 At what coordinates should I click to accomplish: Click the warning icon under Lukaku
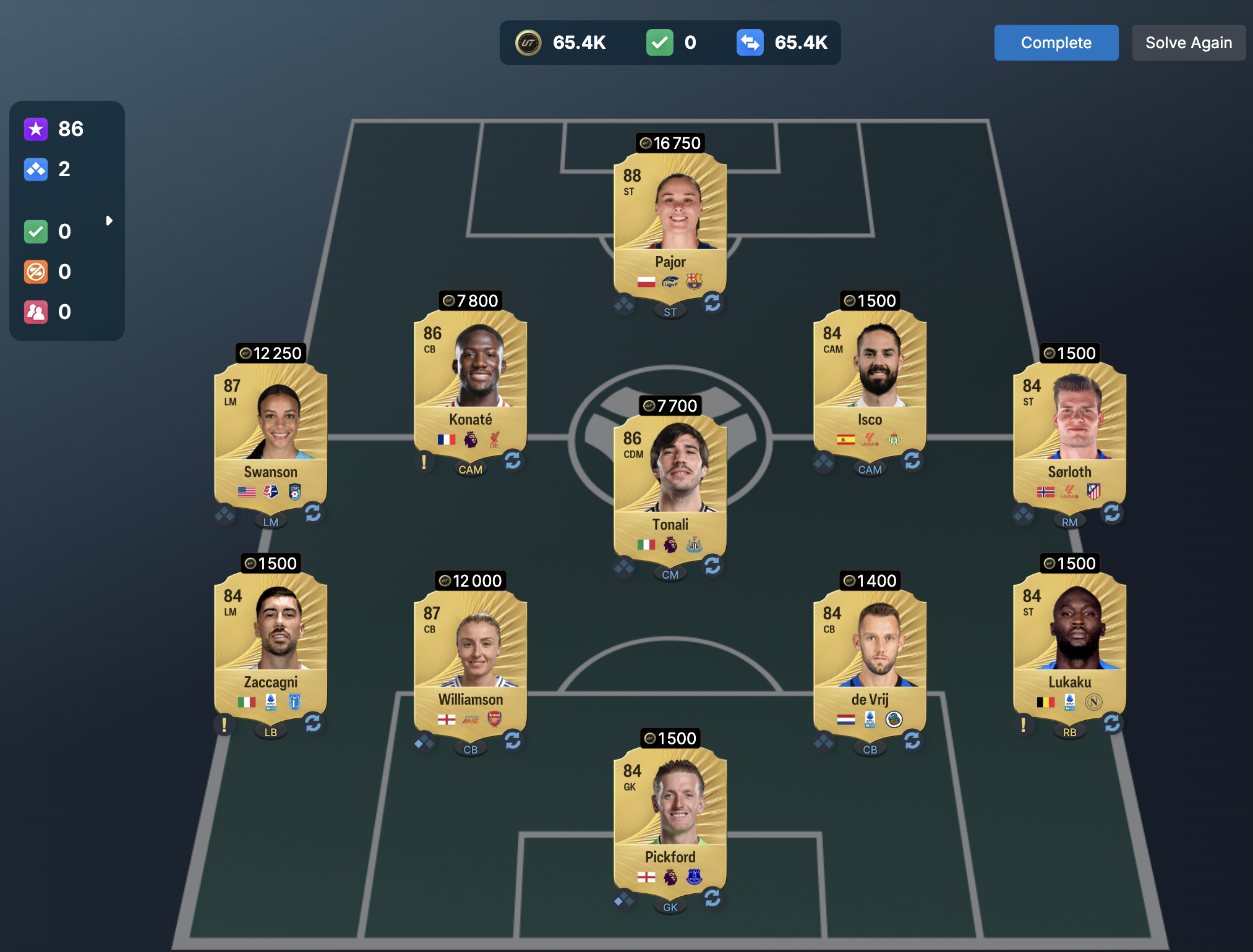click(x=1023, y=725)
